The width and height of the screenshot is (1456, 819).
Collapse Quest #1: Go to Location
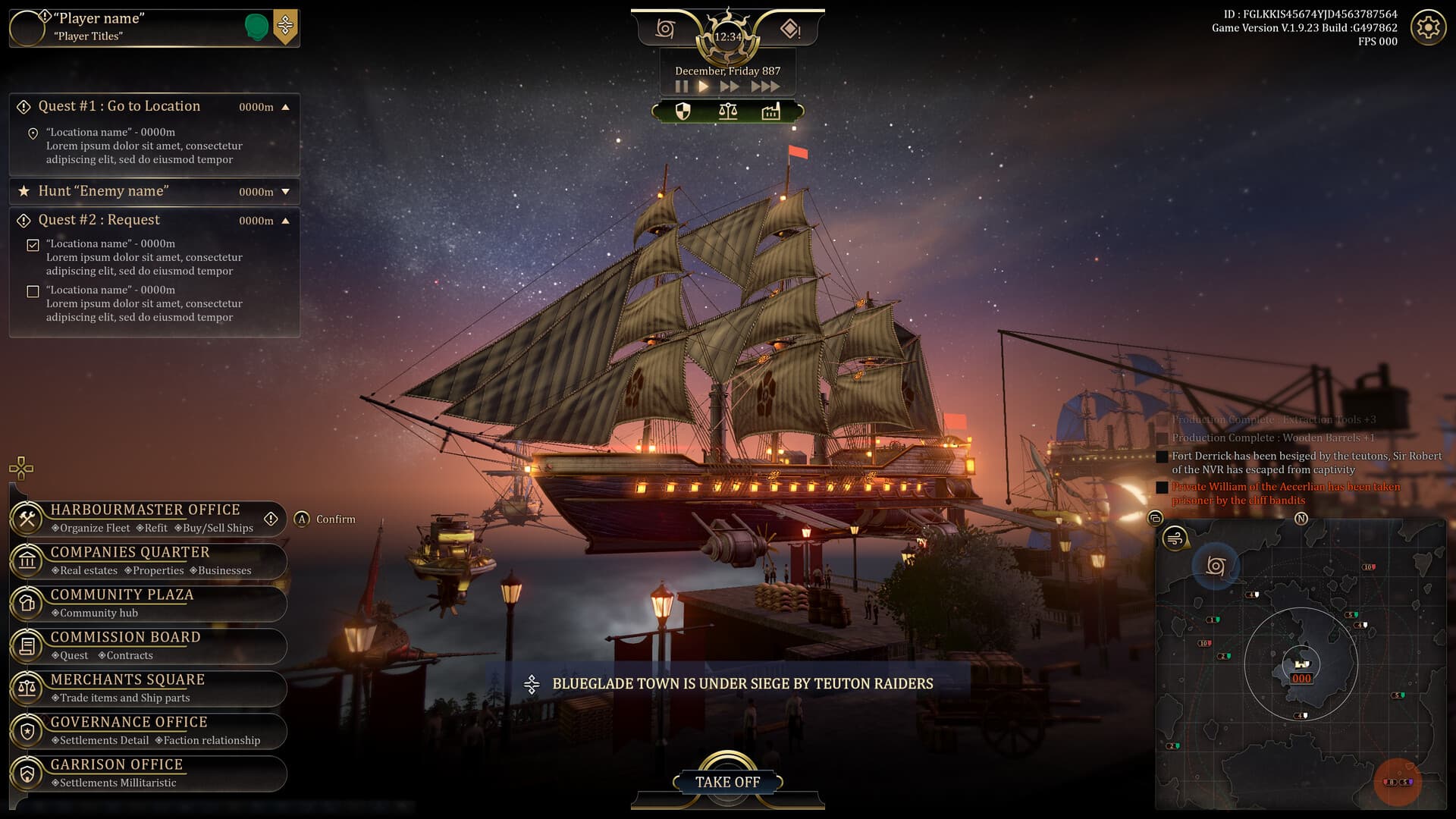(286, 107)
